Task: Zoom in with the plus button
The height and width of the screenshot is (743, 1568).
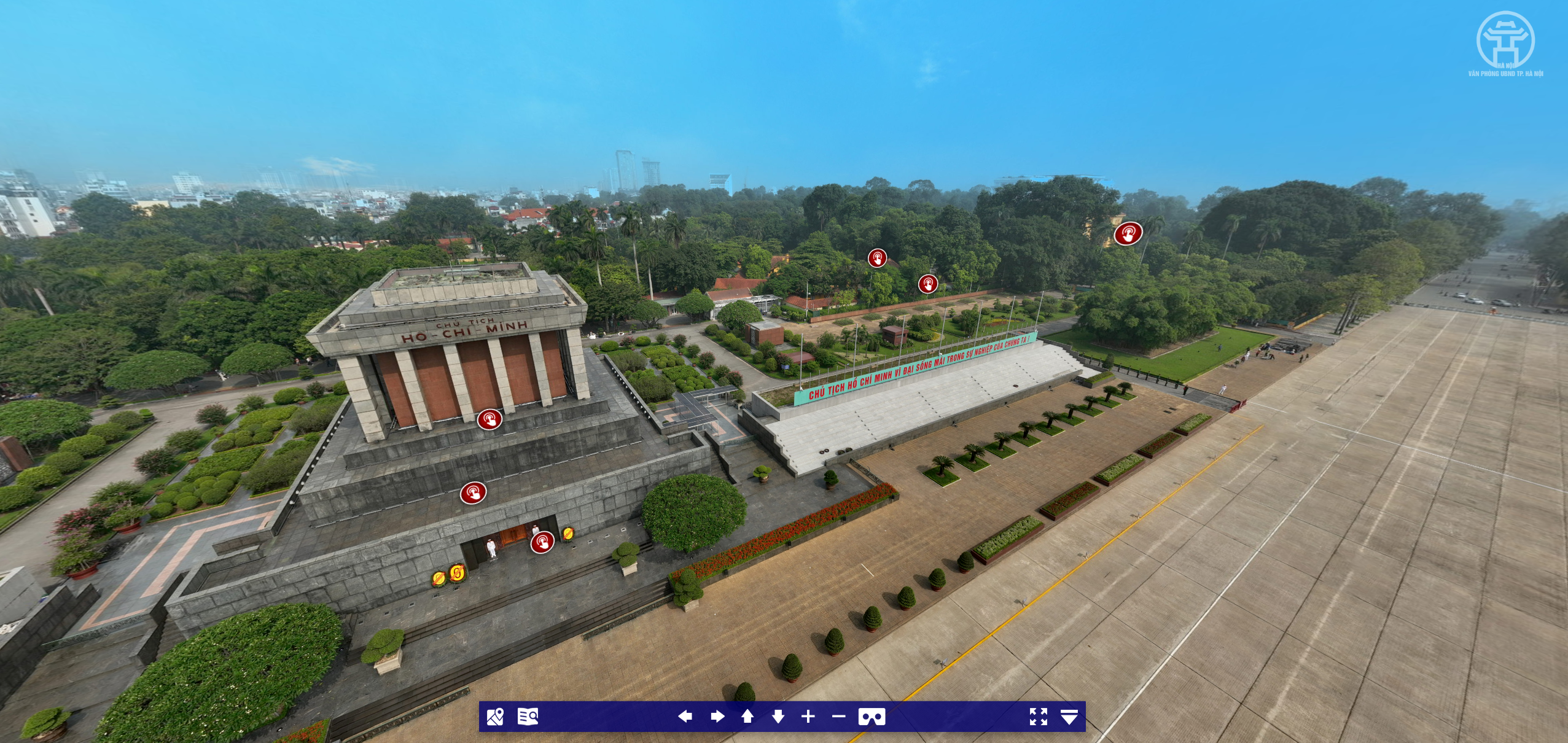Action: coord(808,717)
